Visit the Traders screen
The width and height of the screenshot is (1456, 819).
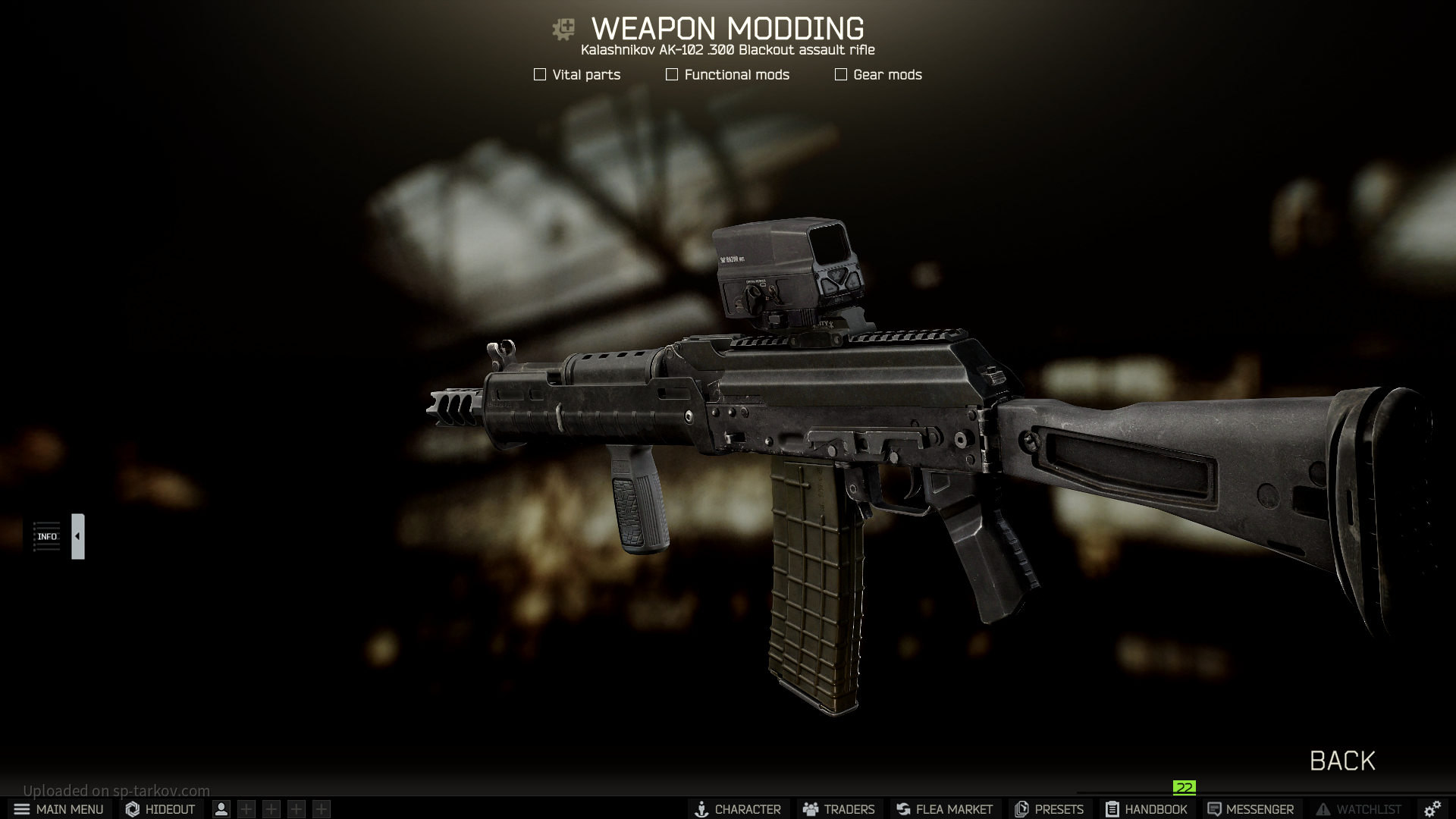(x=839, y=809)
